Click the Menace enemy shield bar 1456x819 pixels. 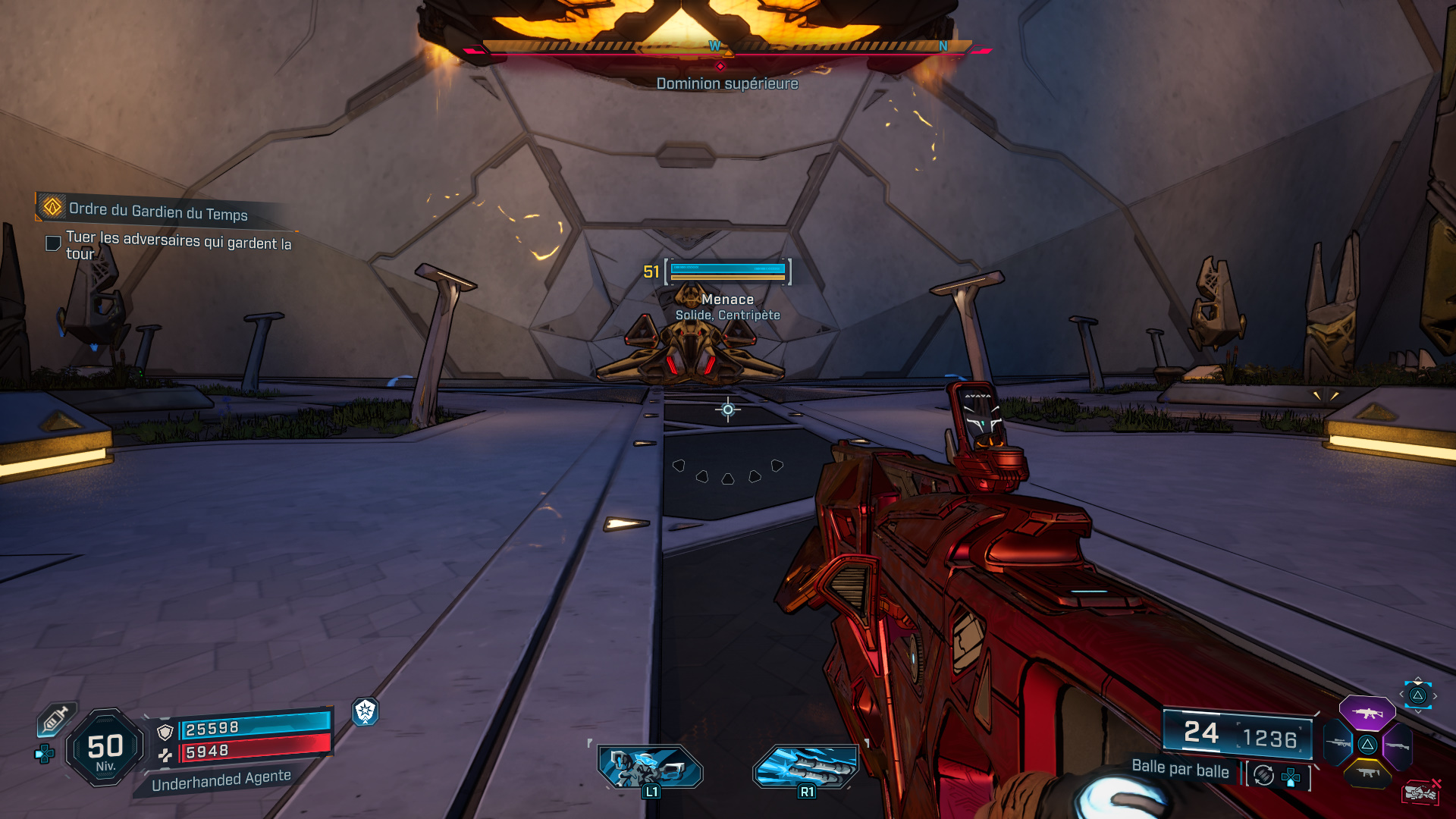click(x=726, y=267)
